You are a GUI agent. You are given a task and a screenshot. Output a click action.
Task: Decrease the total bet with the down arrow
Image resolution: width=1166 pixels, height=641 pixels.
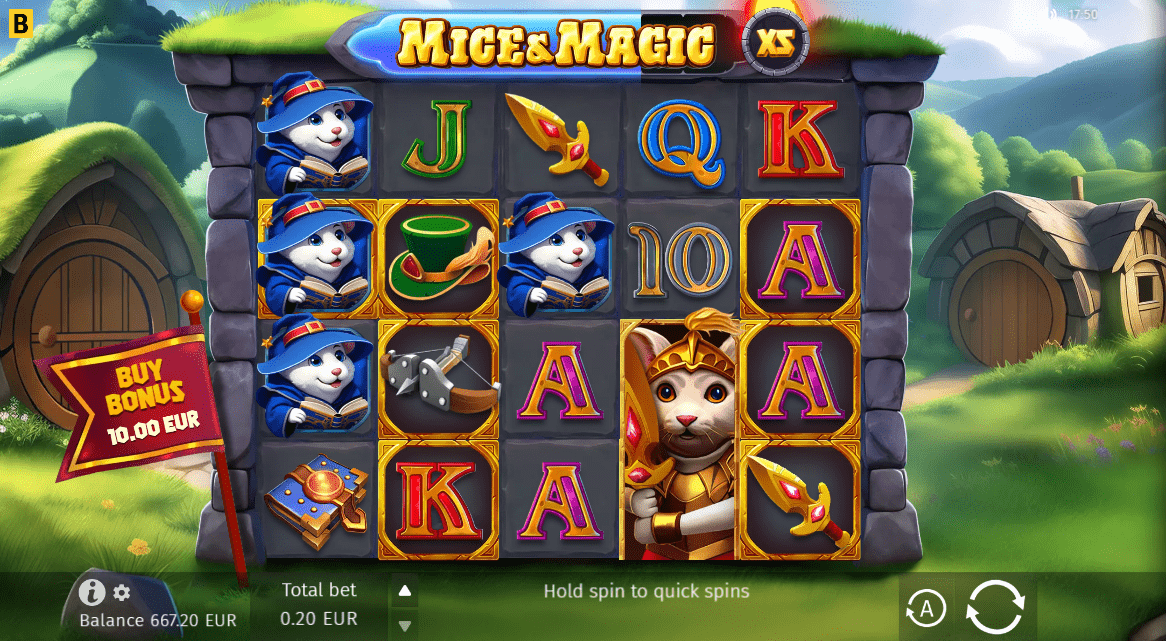click(x=405, y=626)
